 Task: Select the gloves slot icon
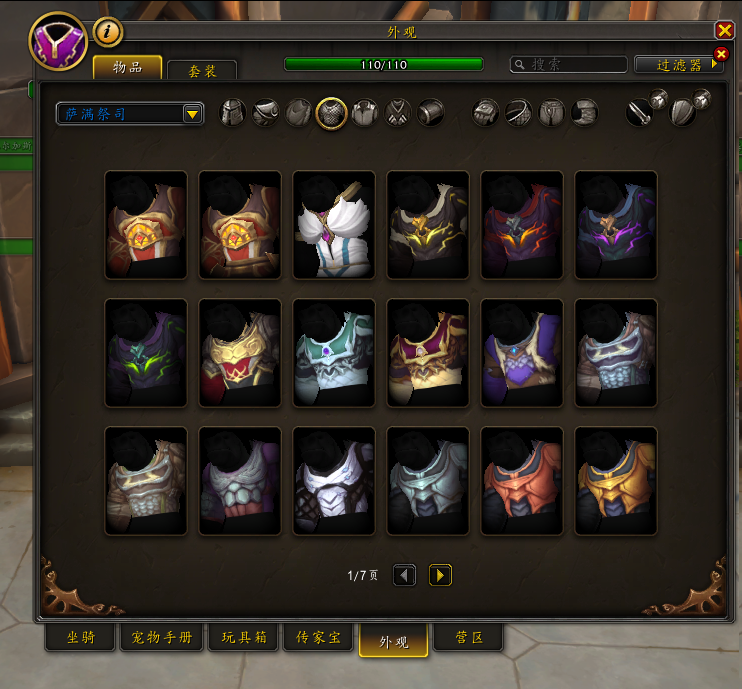click(485, 113)
